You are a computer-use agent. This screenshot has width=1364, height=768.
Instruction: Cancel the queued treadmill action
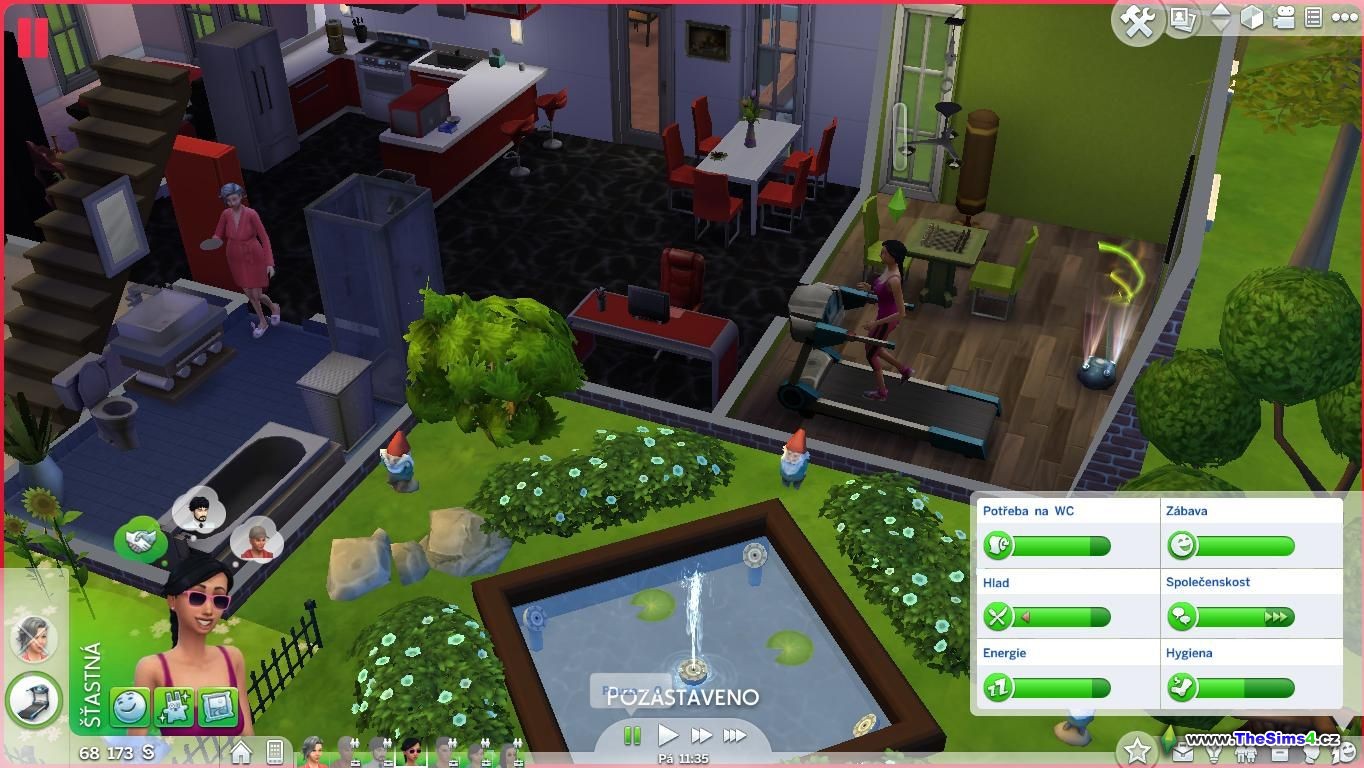pos(34,698)
